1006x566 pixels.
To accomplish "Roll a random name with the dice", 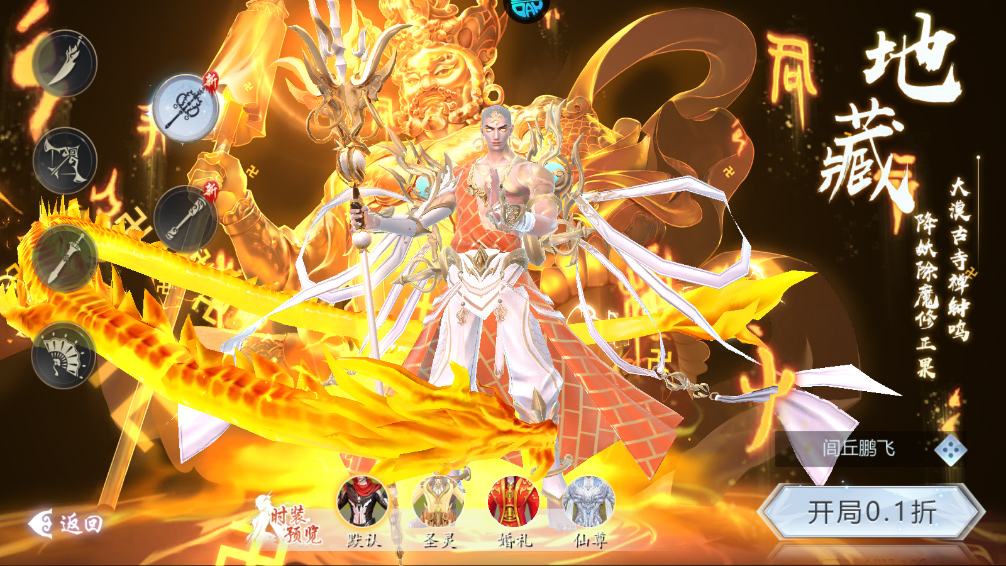I will [x=949, y=449].
